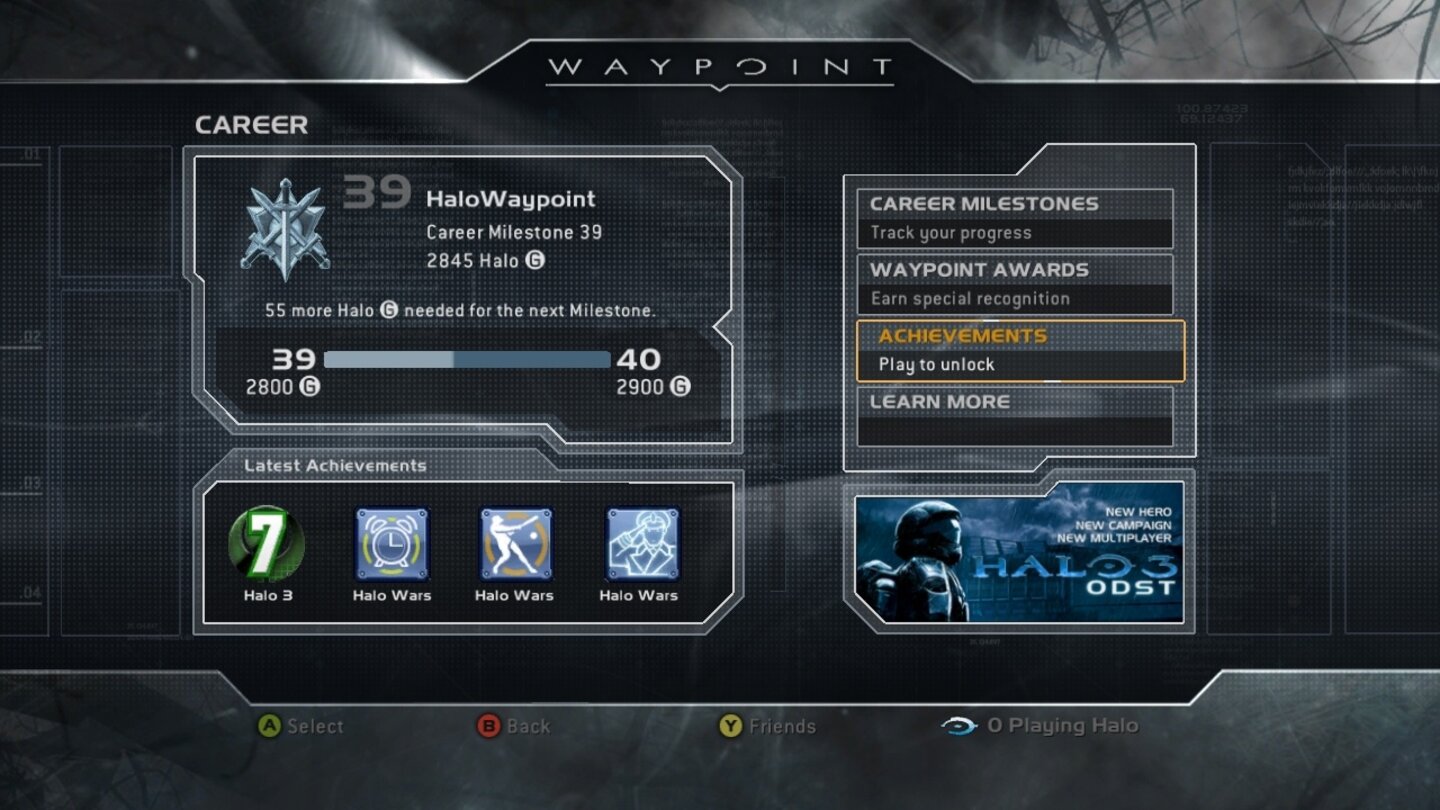Click the 0 Playing Halo status link
Viewport: 1440px width, 810px height.
1066,727
